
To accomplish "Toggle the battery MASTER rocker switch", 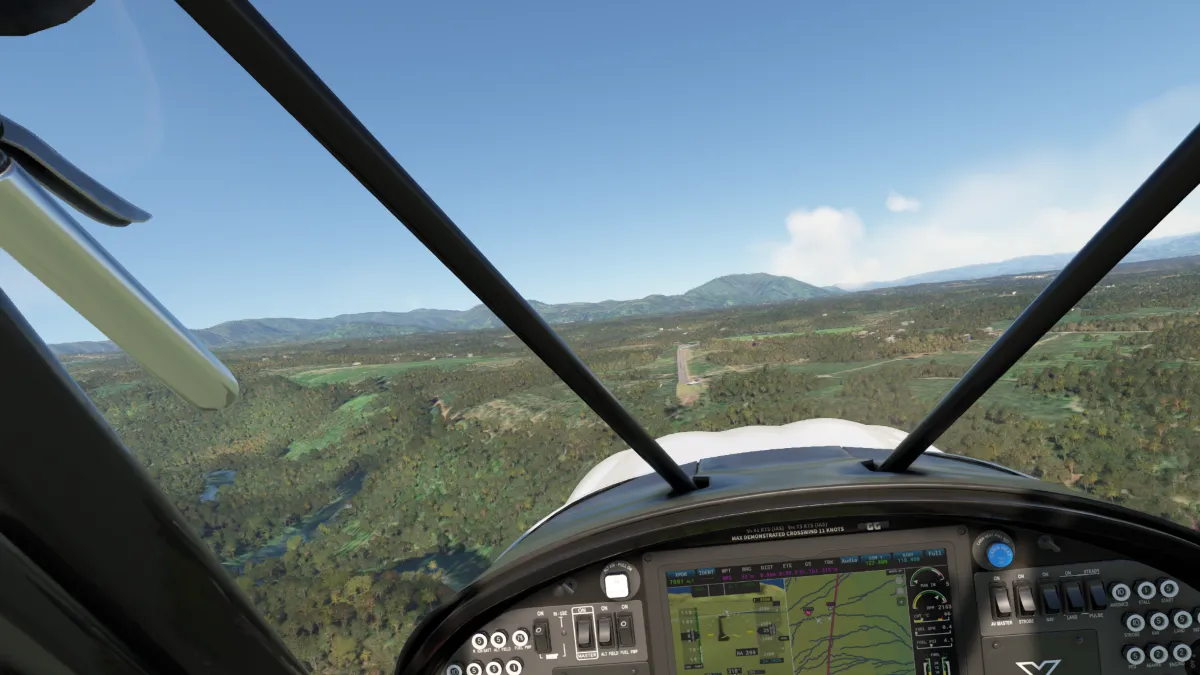I will pyautogui.click(x=585, y=632).
